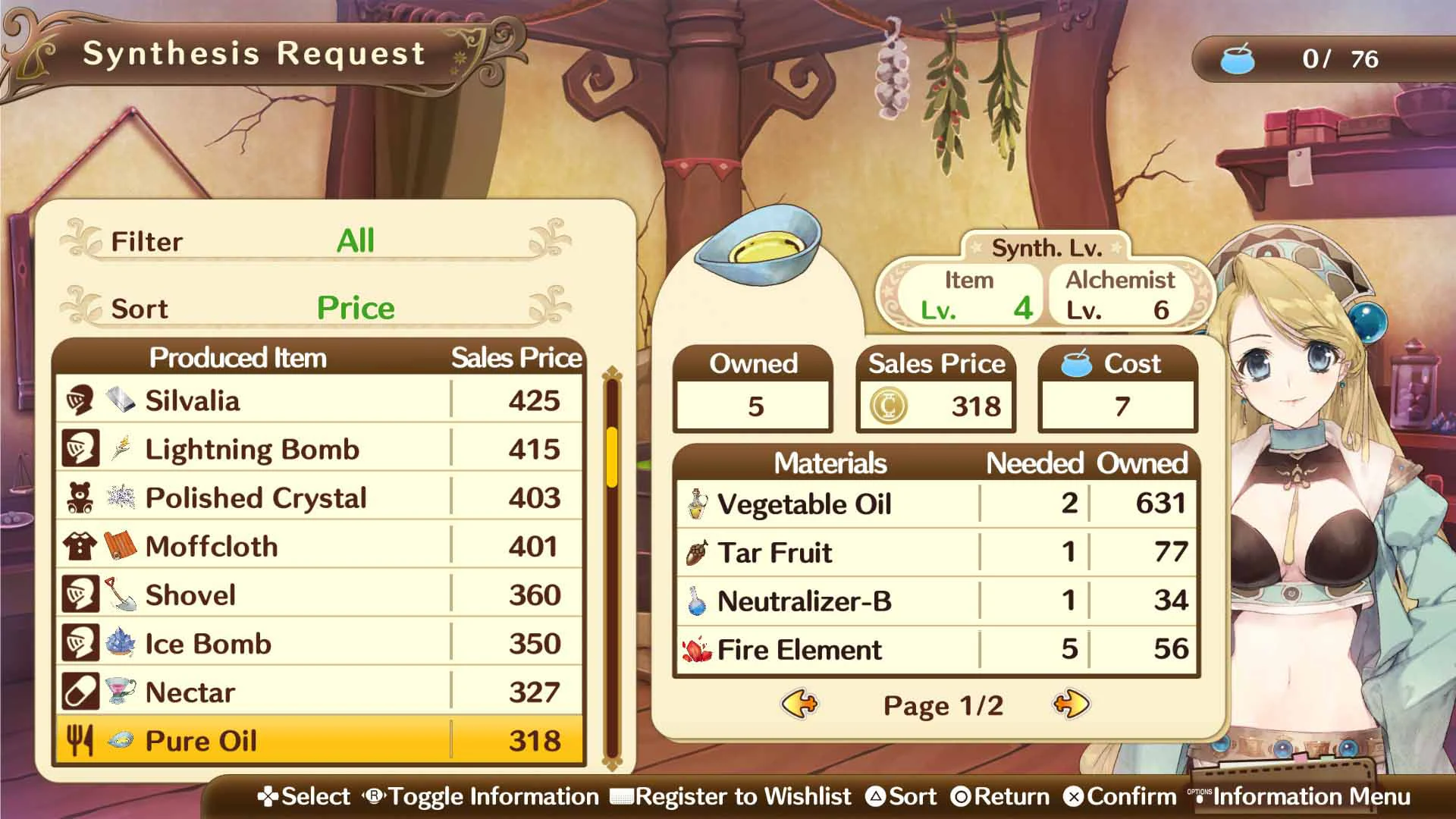Select the Fire Element material row
The height and width of the screenshot is (819, 1456).
[x=937, y=649]
